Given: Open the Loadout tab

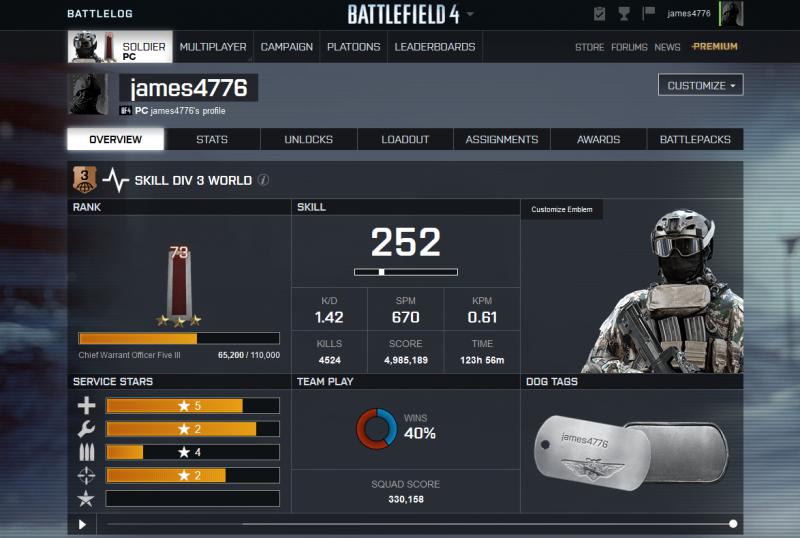Looking at the screenshot, I should coord(405,140).
